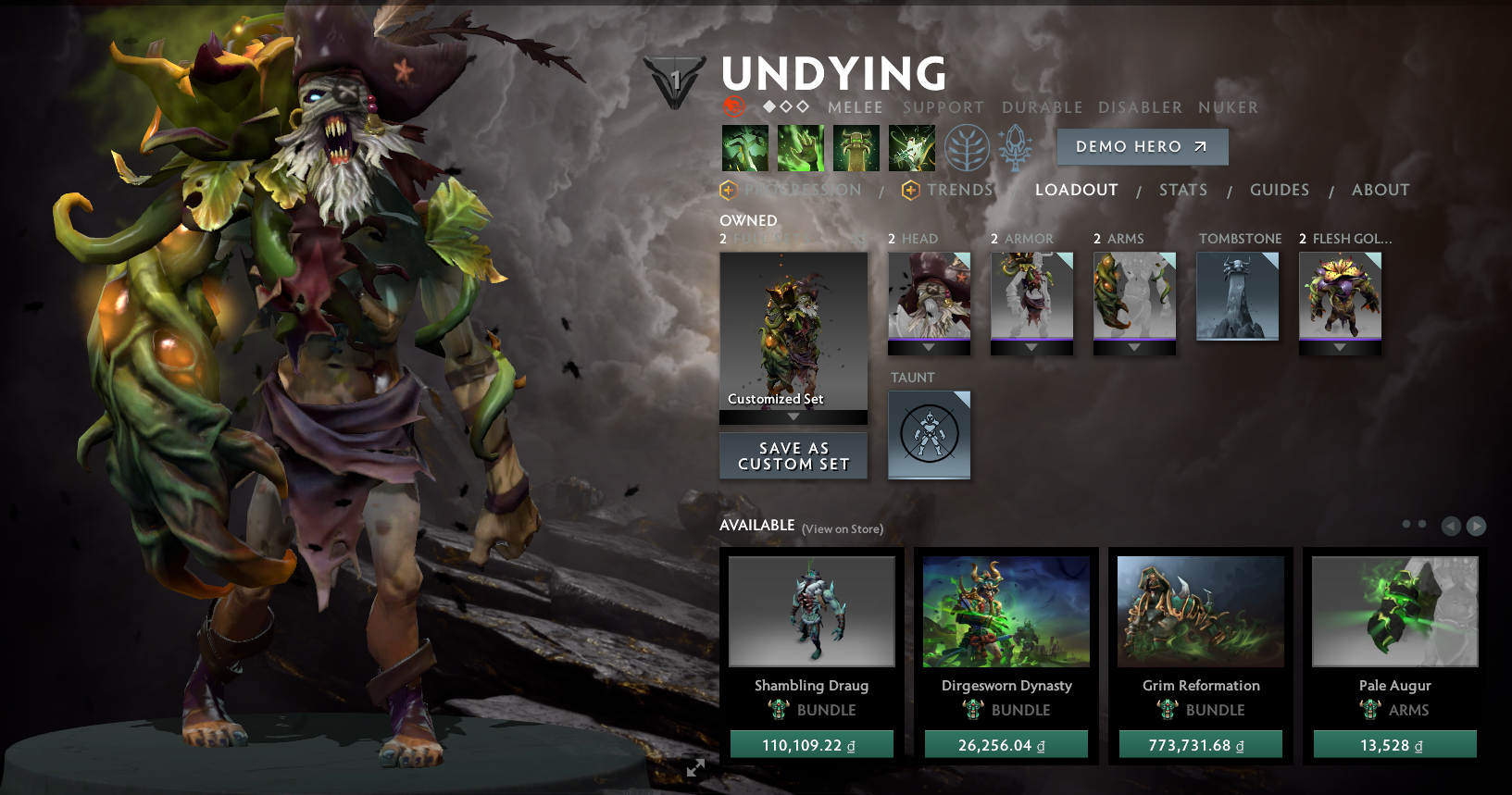Click the expand portrait arrows below the hero
This screenshot has width=1512, height=795.
696,767
